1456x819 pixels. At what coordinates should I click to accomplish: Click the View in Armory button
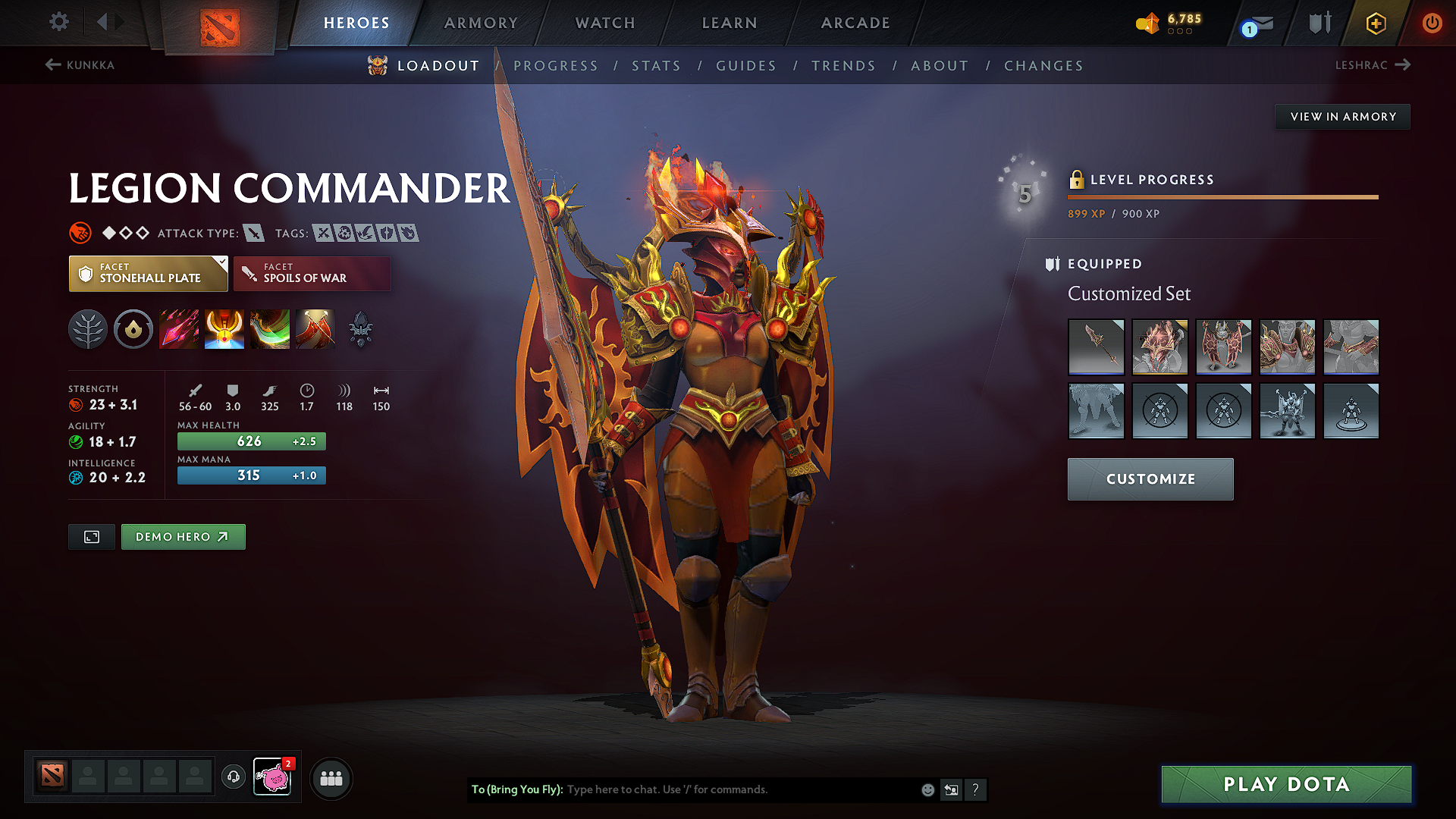[x=1342, y=116]
